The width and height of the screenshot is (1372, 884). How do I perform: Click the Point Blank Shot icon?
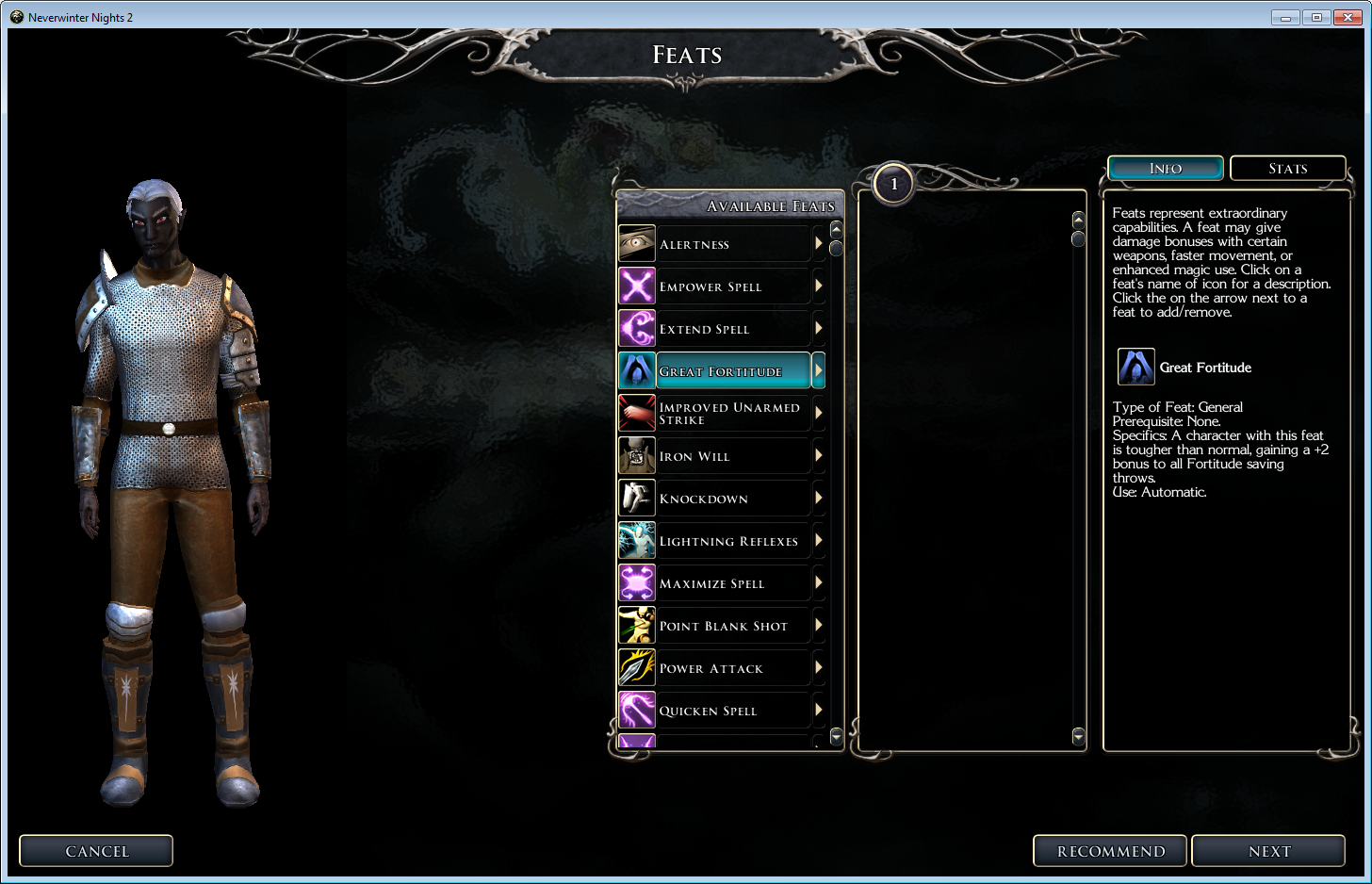point(637,626)
